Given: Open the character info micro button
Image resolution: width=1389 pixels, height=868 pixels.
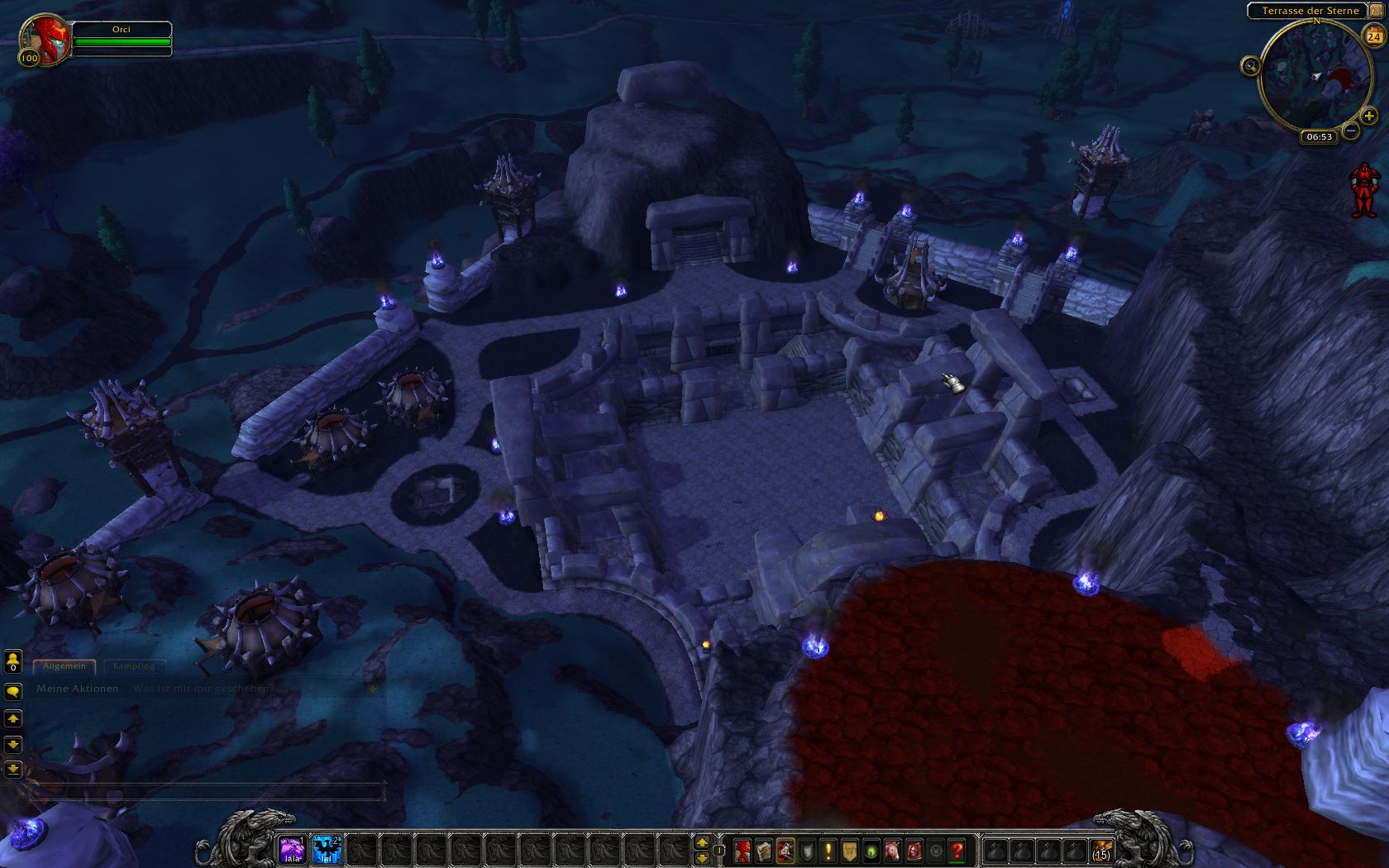Looking at the screenshot, I should (742, 850).
